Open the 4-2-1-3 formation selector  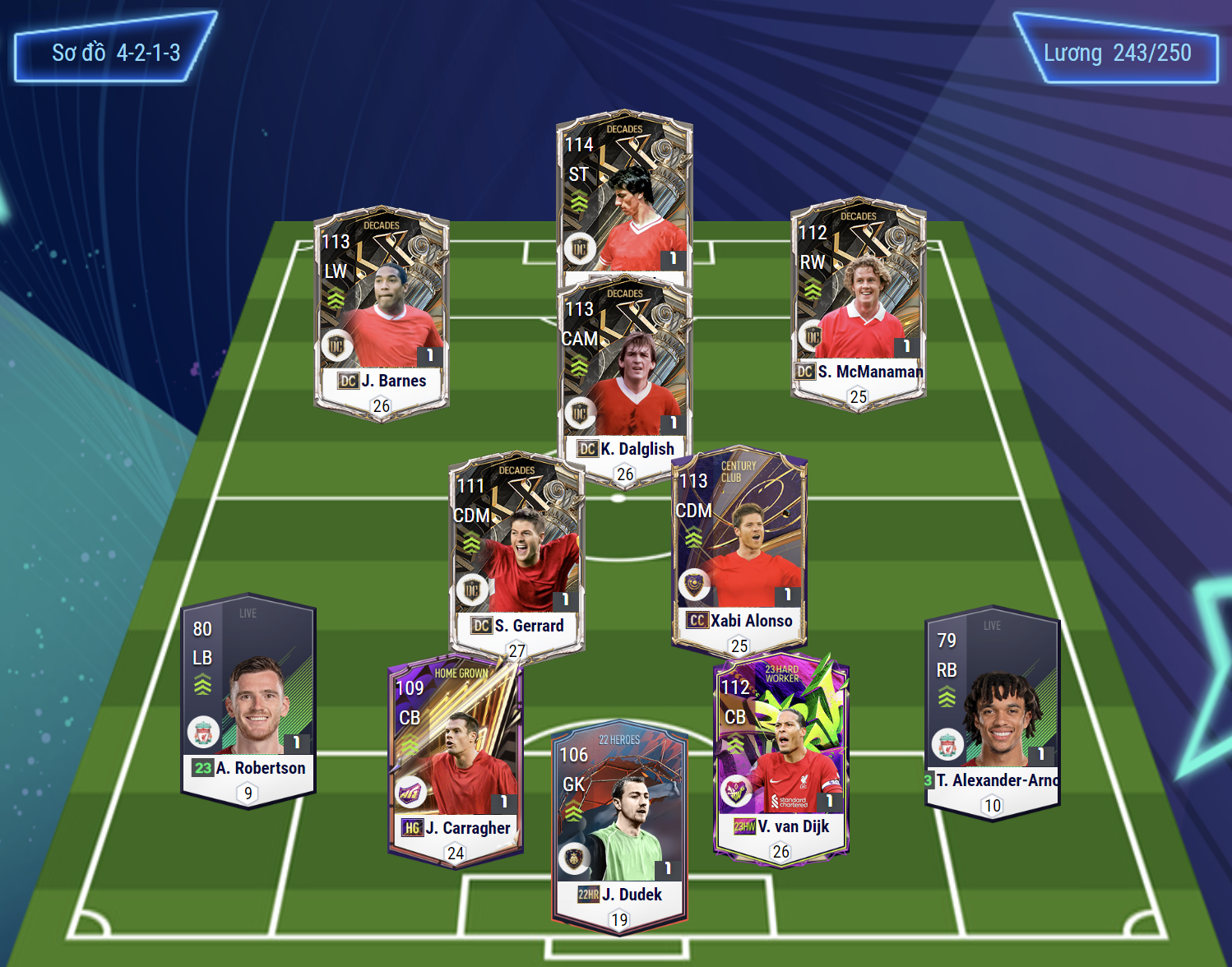point(115,53)
